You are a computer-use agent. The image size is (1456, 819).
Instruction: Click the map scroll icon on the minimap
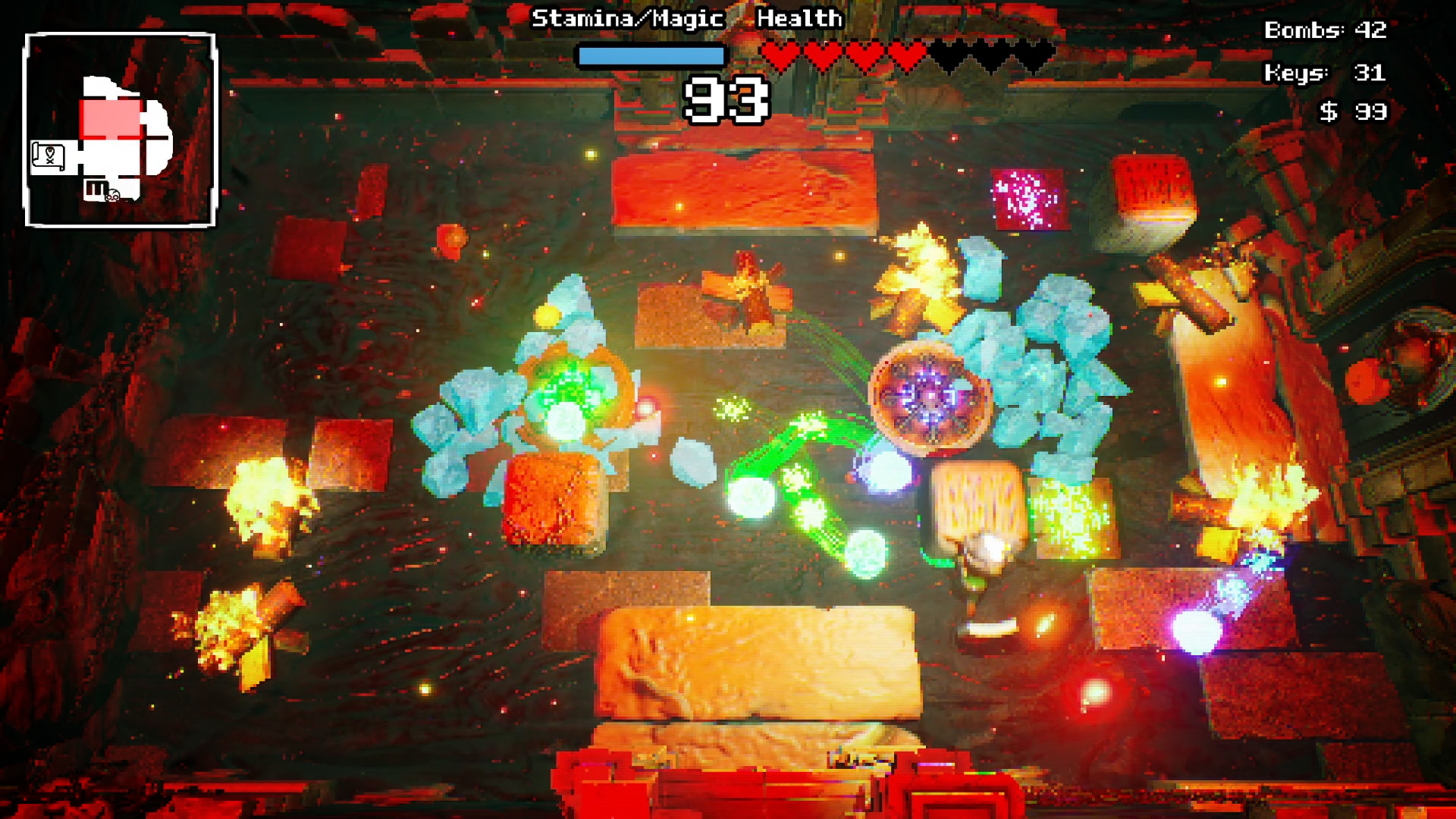(49, 155)
